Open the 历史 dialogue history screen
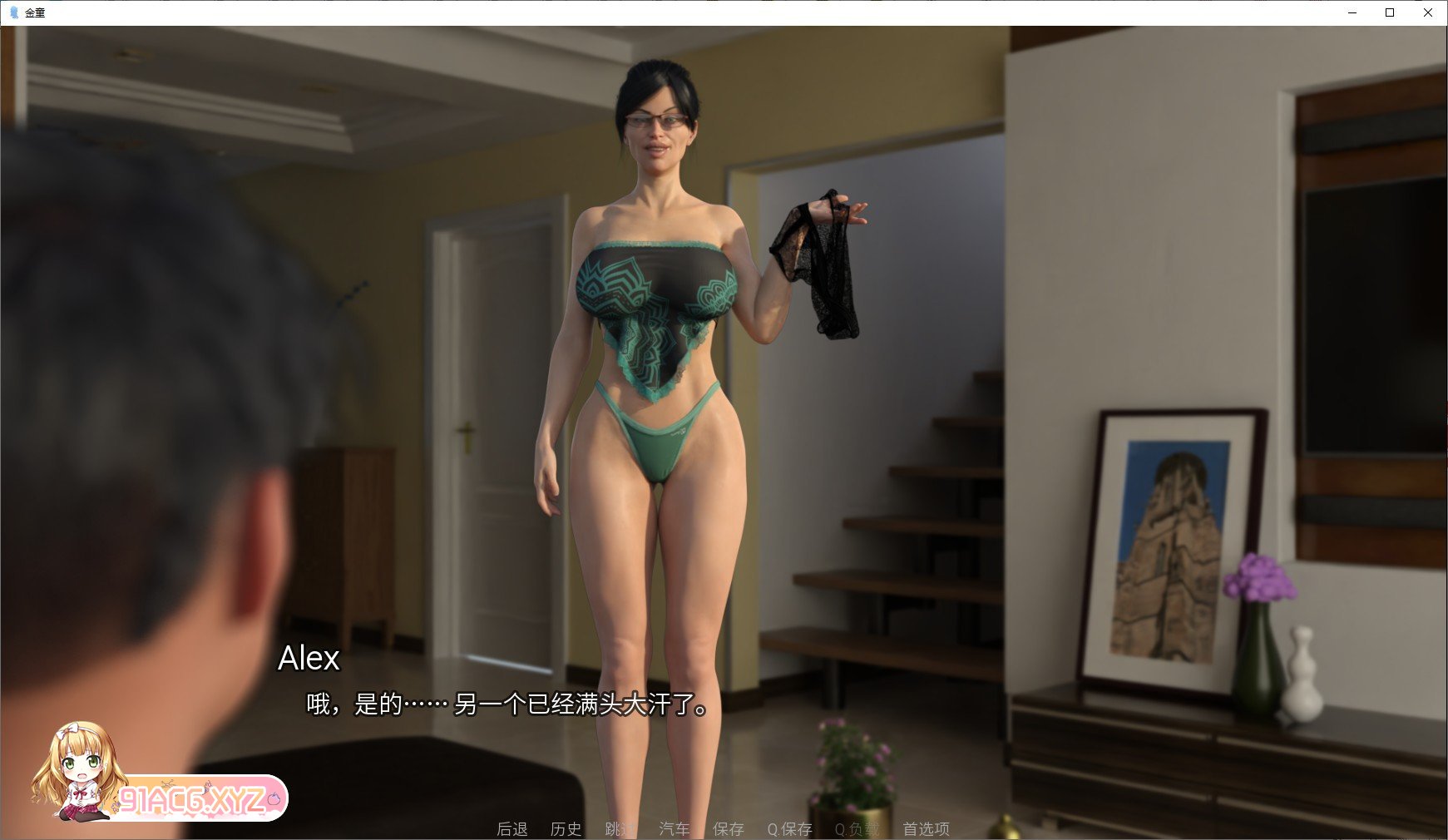Viewport: 1448px width, 840px height. click(x=566, y=828)
